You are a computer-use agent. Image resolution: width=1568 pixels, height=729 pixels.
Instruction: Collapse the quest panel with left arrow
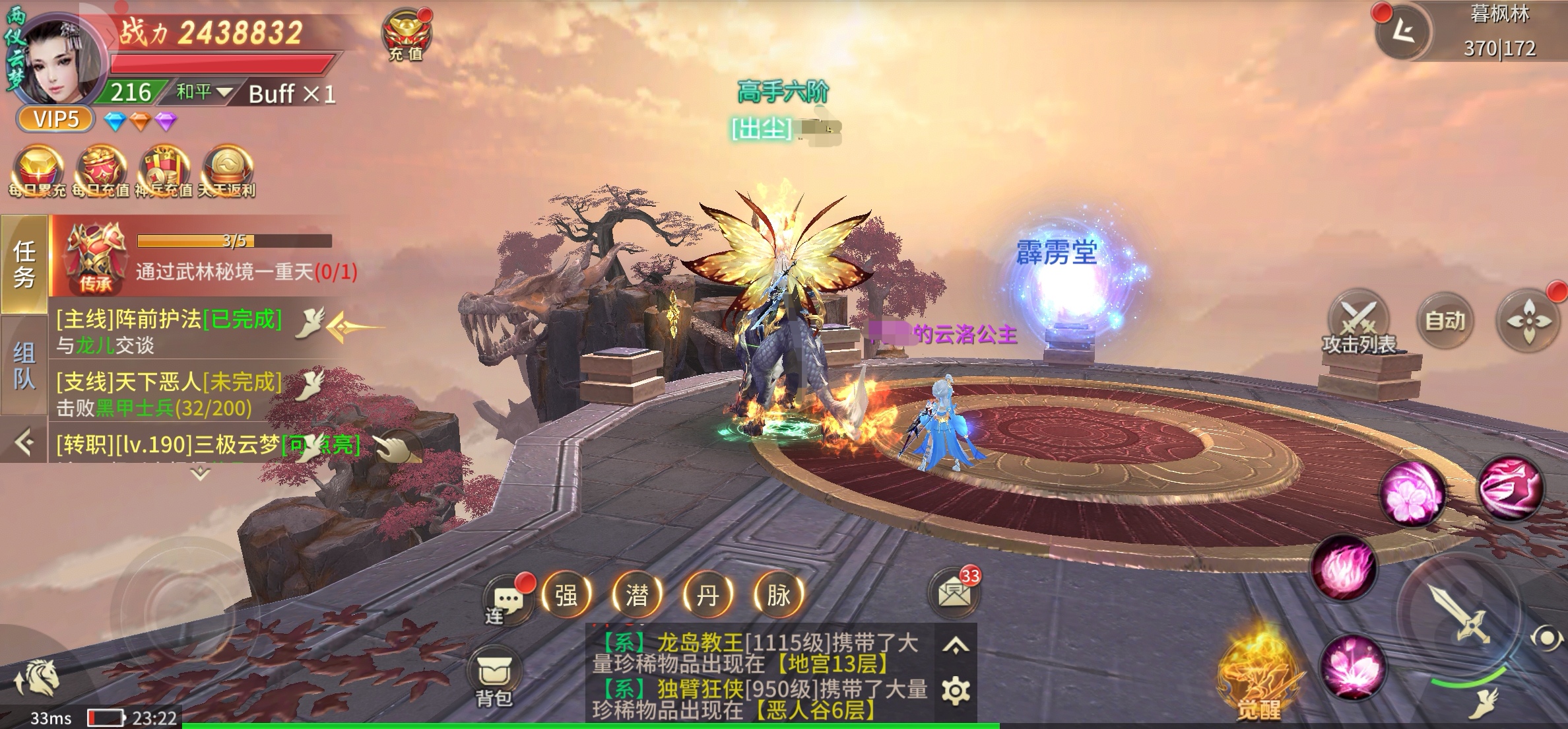tap(24, 442)
